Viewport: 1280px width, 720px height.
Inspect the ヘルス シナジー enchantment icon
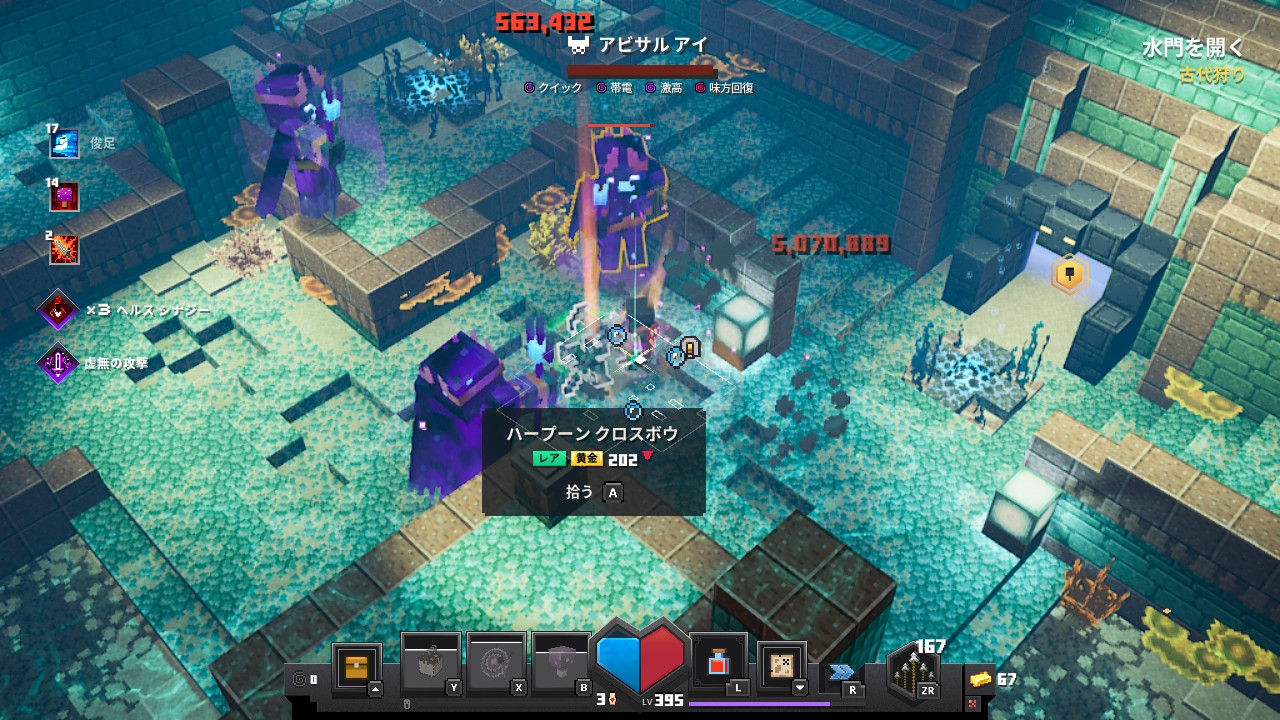pyautogui.click(x=59, y=311)
